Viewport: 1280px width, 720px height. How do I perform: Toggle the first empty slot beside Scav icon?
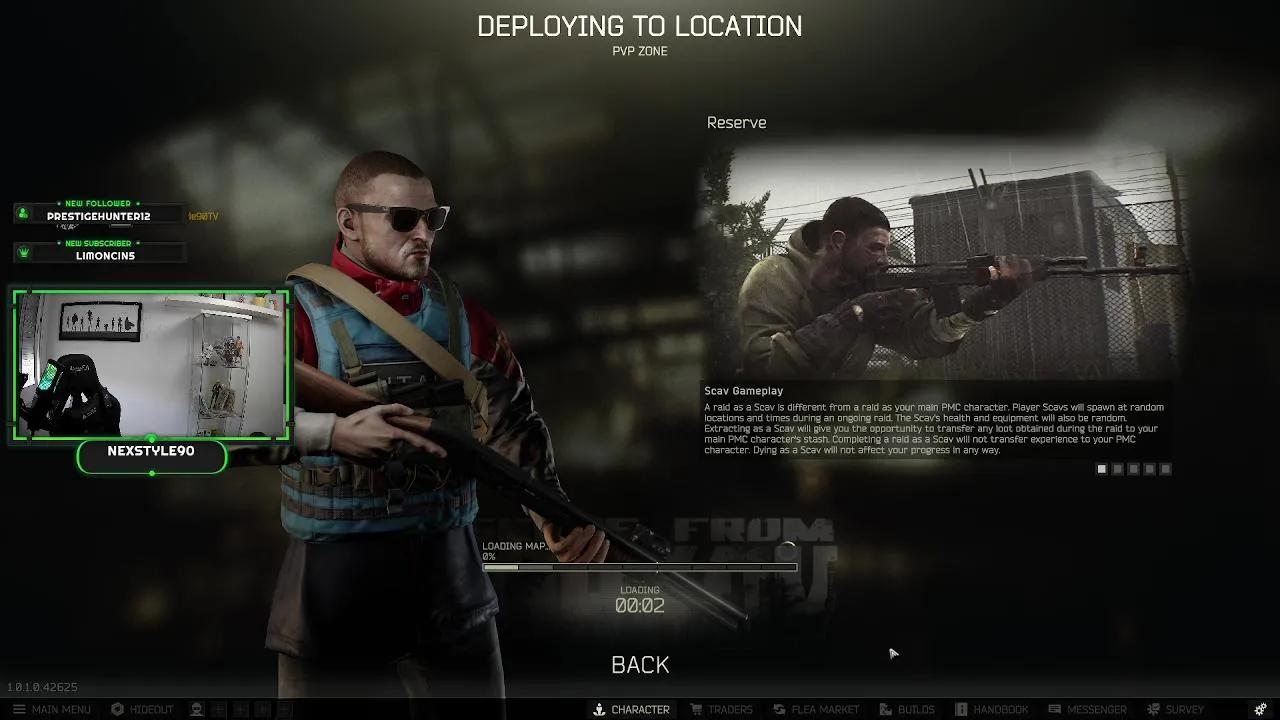click(x=218, y=709)
